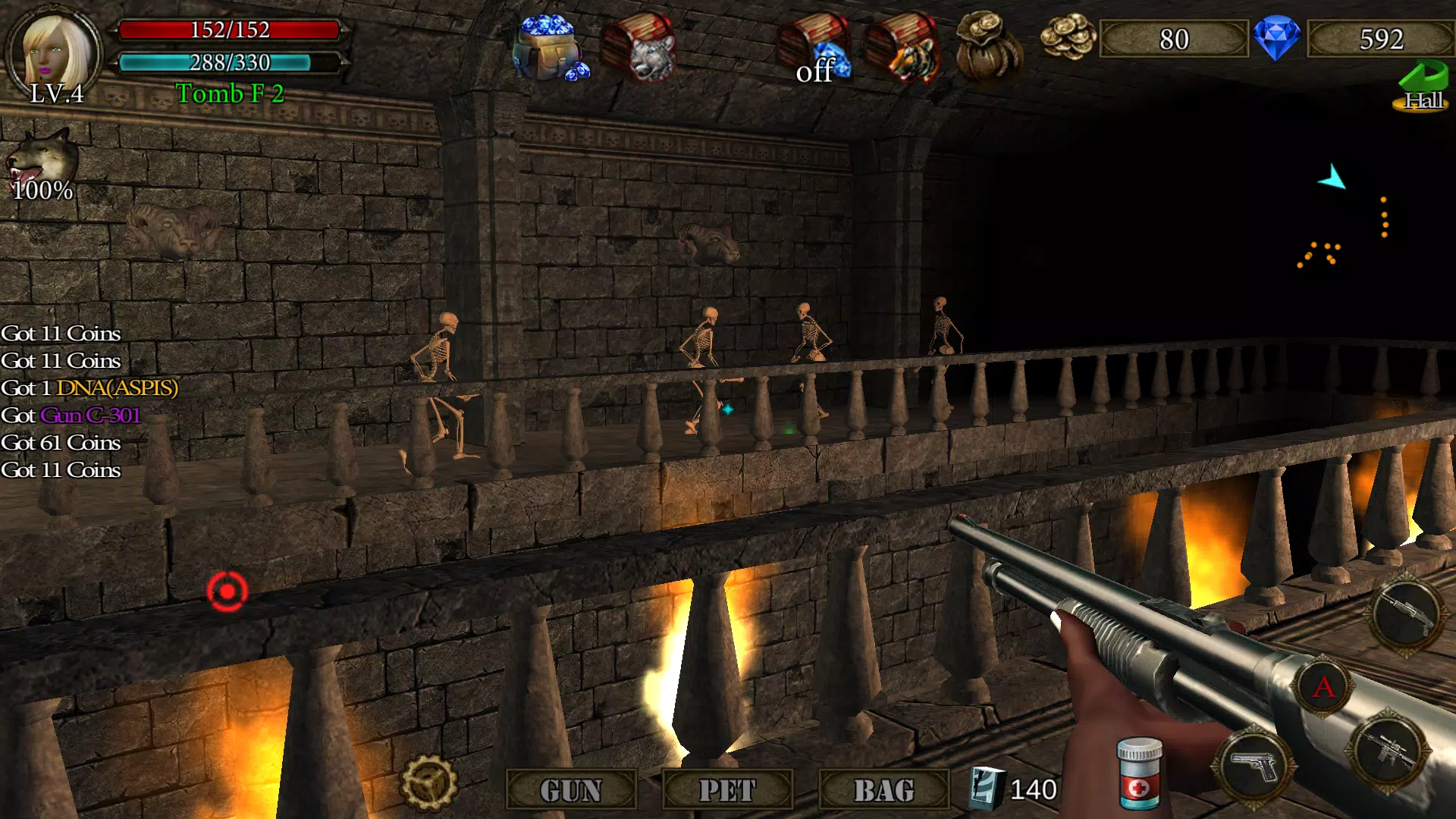Screen dimensions: 1456x819
Task: Click the blonde character portrait
Action: (x=55, y=52)
